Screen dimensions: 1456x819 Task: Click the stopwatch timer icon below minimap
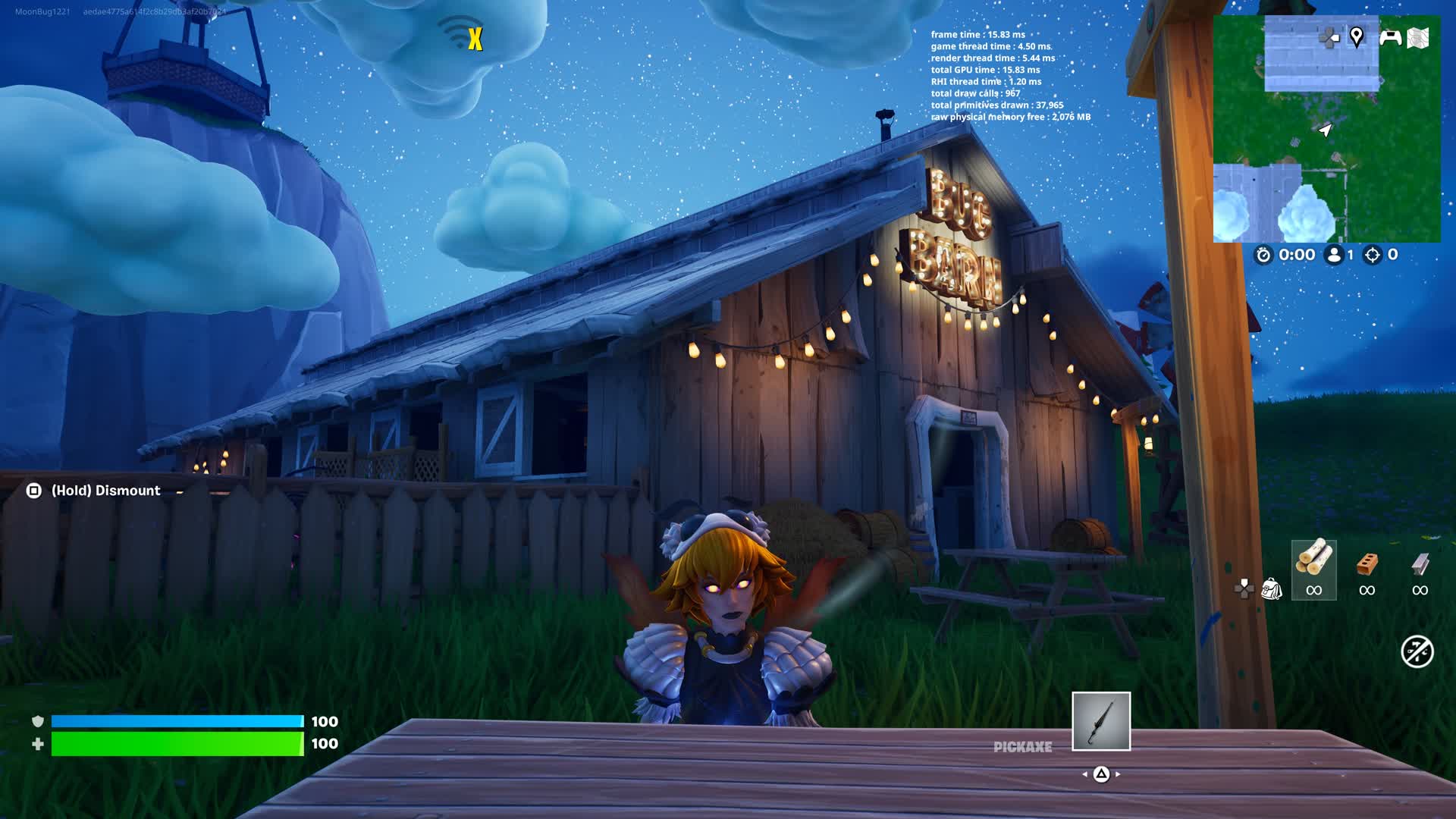1262,256
